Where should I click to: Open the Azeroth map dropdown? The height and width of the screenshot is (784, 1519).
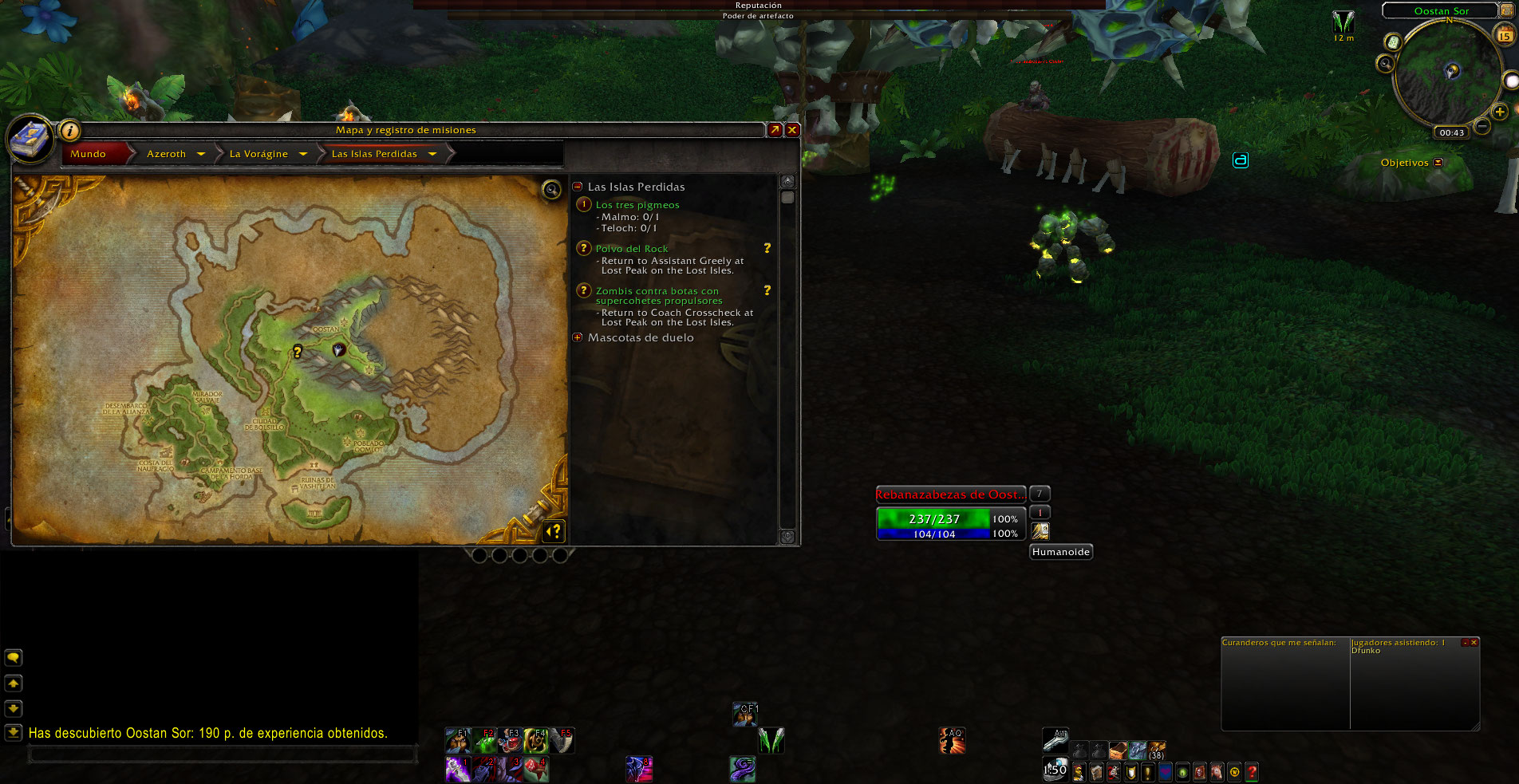pyautogui.click(x=200, y=154)
